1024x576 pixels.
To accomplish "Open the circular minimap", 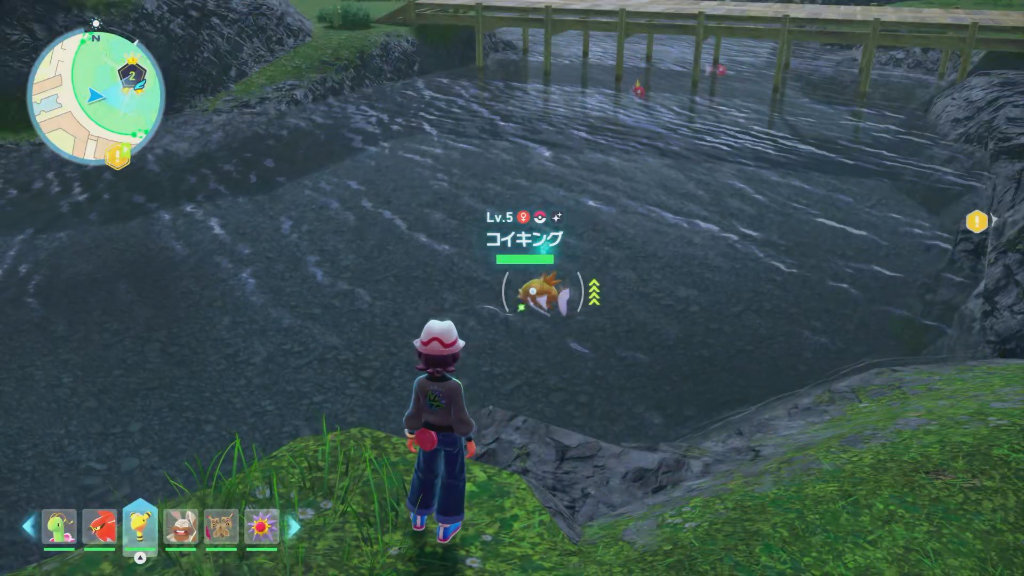I will tap(94, 95).
